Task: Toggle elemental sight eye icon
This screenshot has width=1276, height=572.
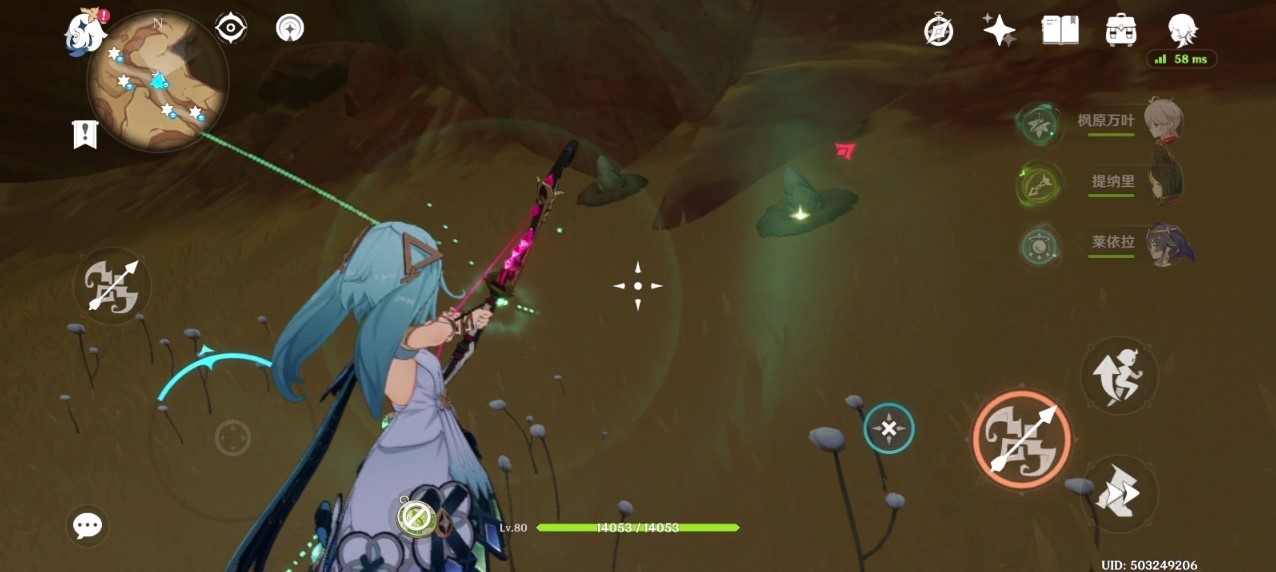Action: [231, 28]
